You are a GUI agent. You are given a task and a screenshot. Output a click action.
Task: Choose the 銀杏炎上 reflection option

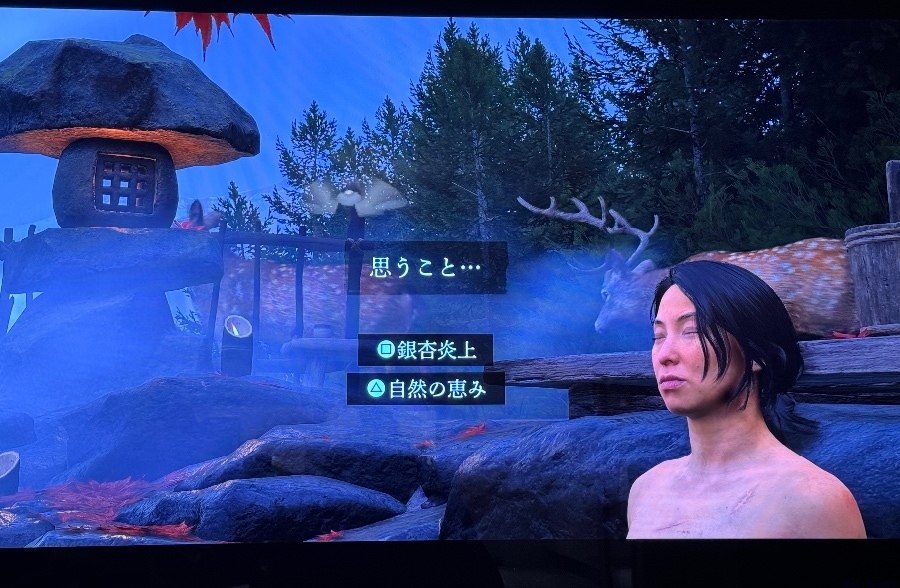[426, 349]
